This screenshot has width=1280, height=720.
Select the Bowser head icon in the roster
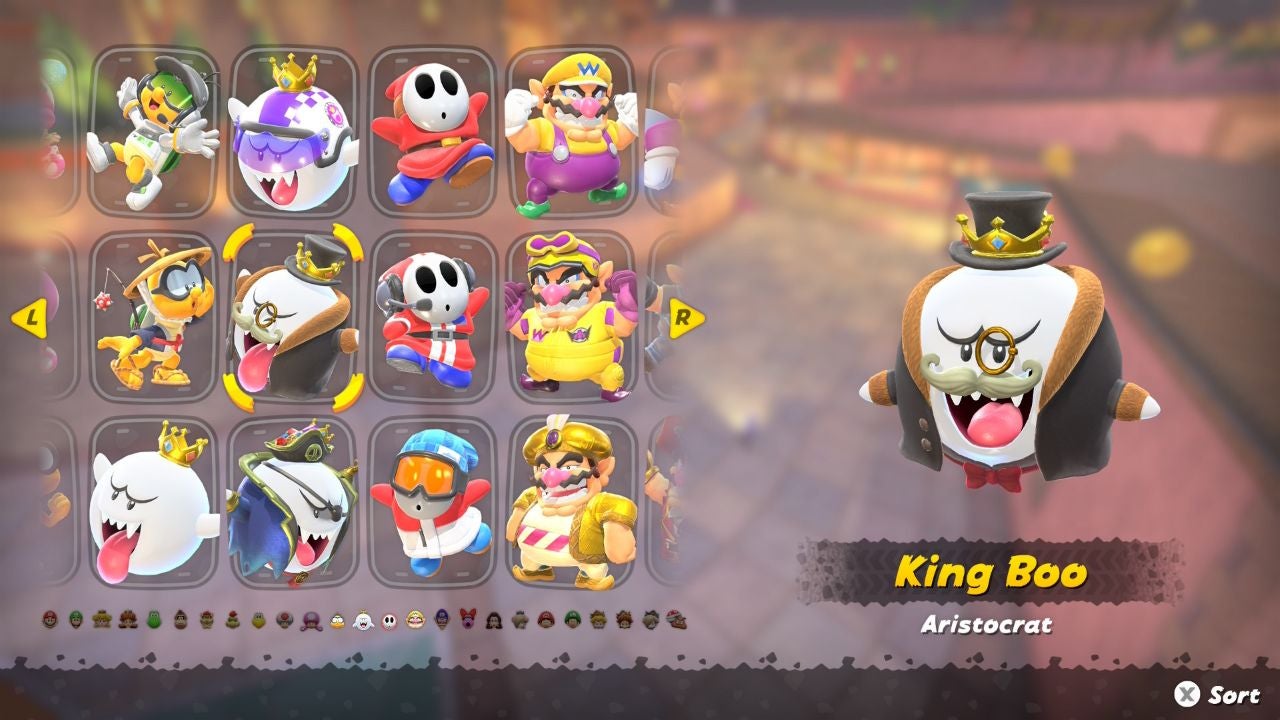(x=206, y=618)
